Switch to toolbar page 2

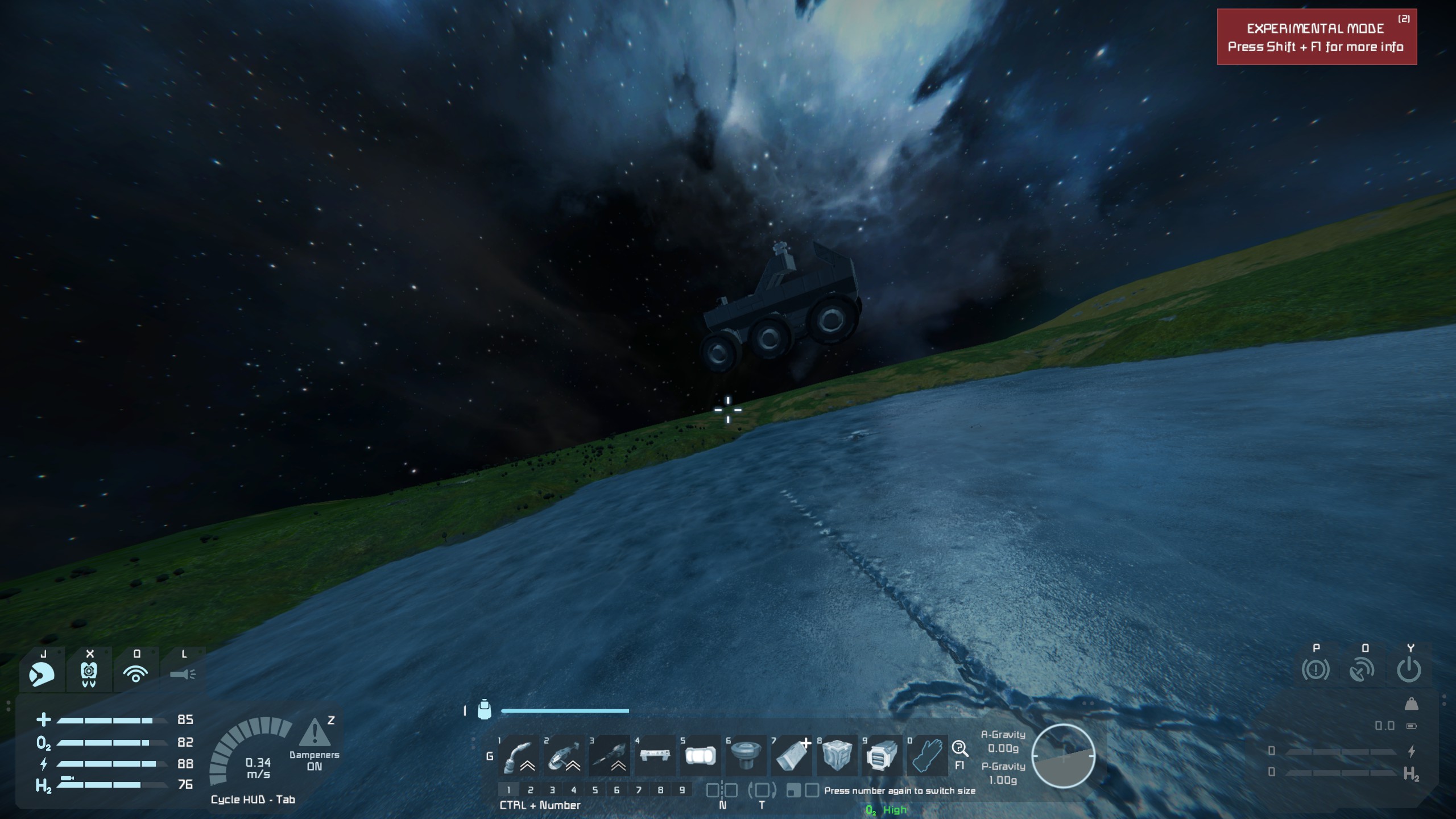[x=531, y=790]
